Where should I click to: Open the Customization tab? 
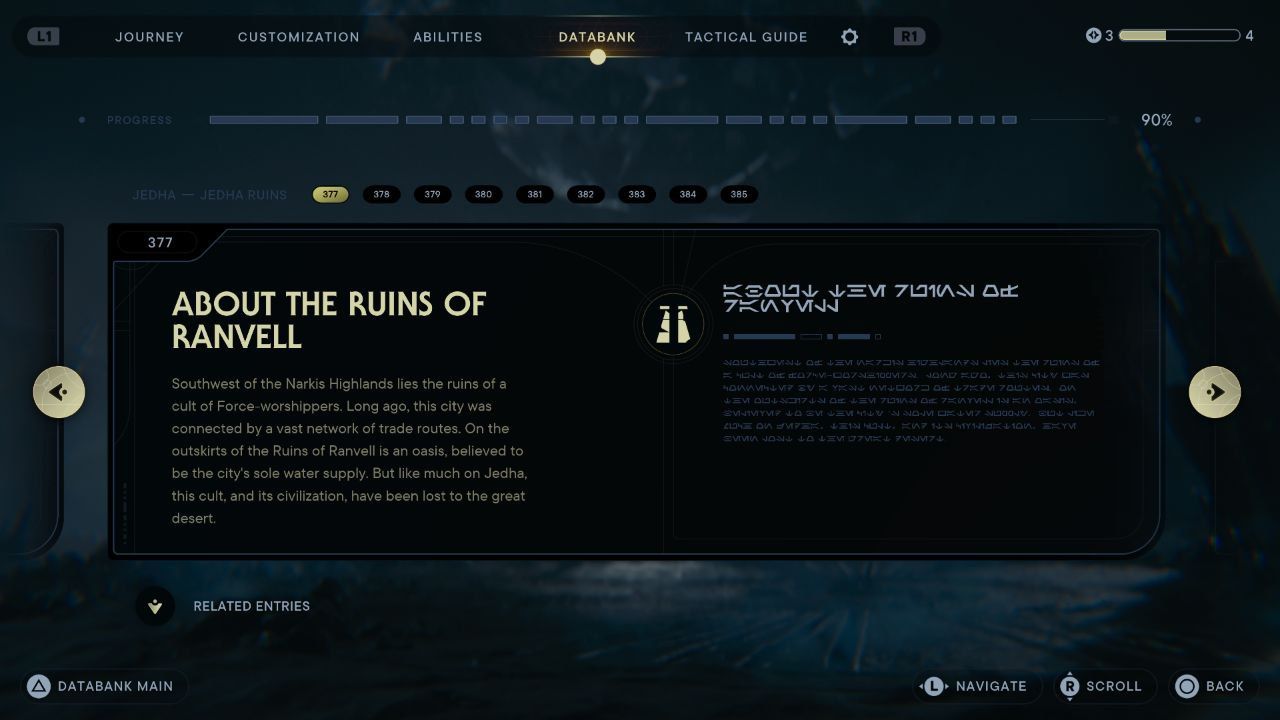pyautogui.click(x=298, y=37)
